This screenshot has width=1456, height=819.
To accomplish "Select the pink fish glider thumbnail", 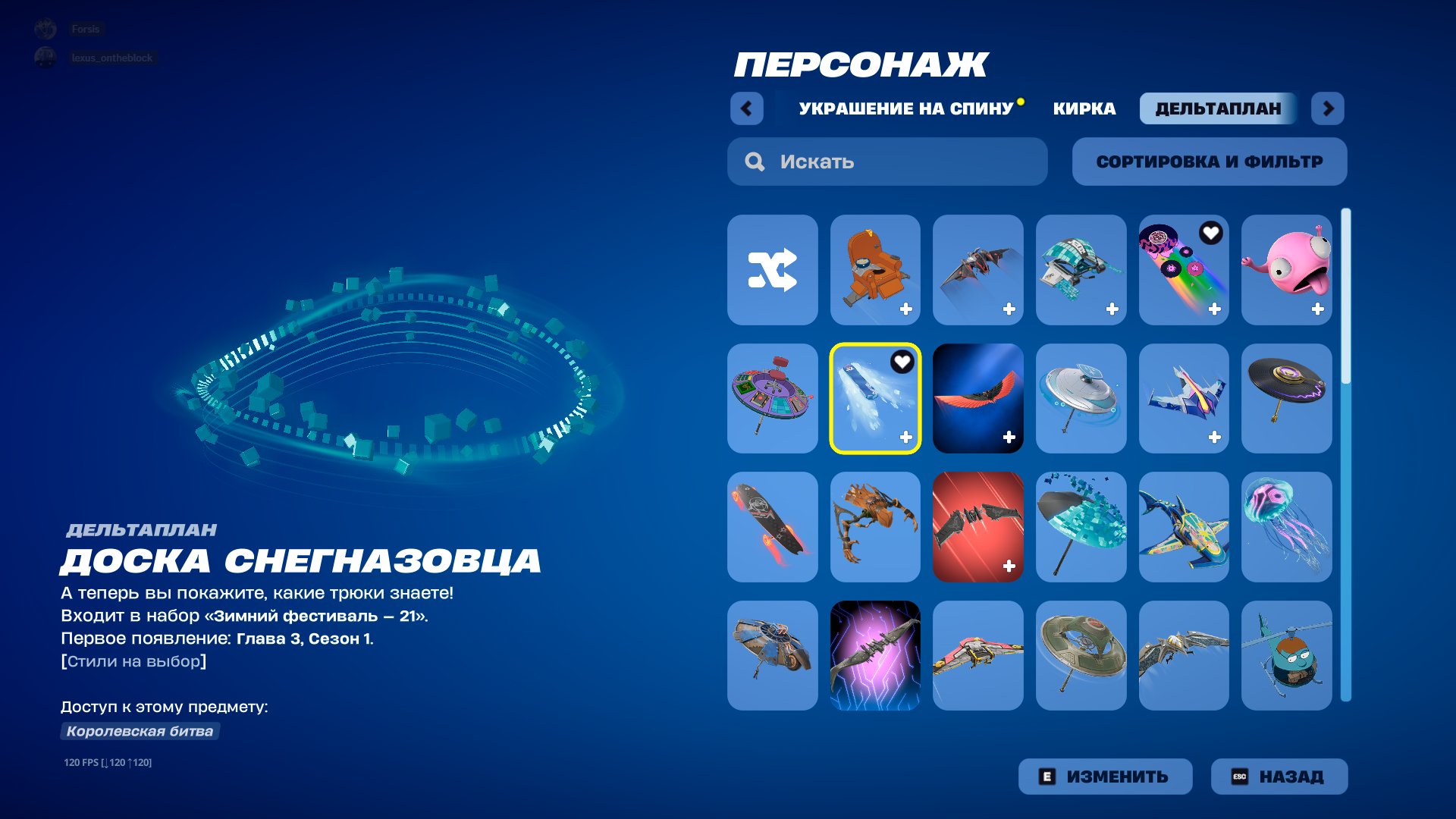I will click(x=1287, y=269).
